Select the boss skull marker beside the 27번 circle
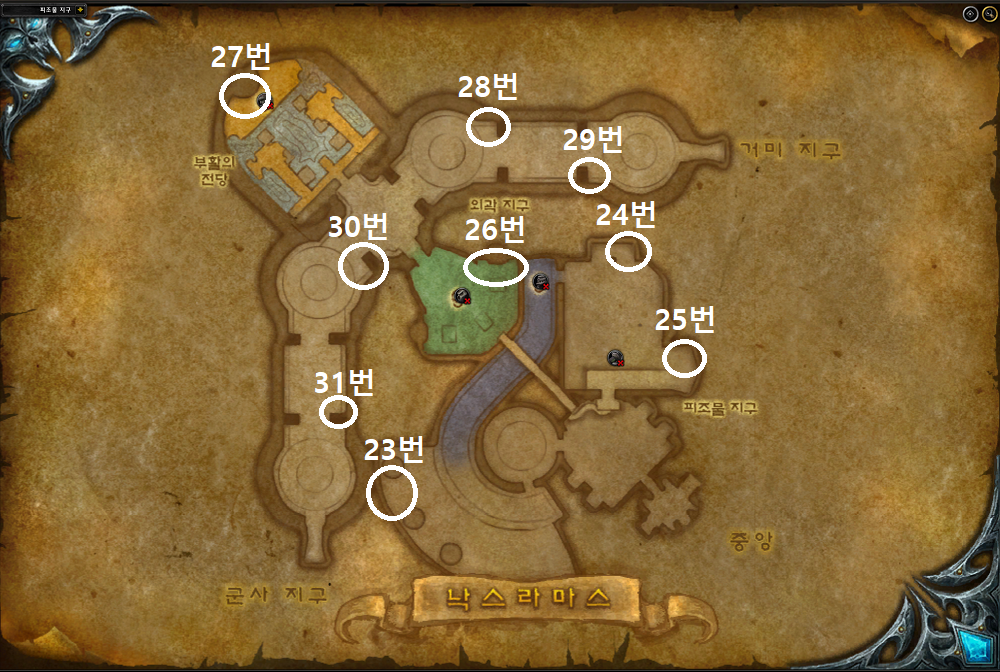1000x672 pixels. (264, 99)
